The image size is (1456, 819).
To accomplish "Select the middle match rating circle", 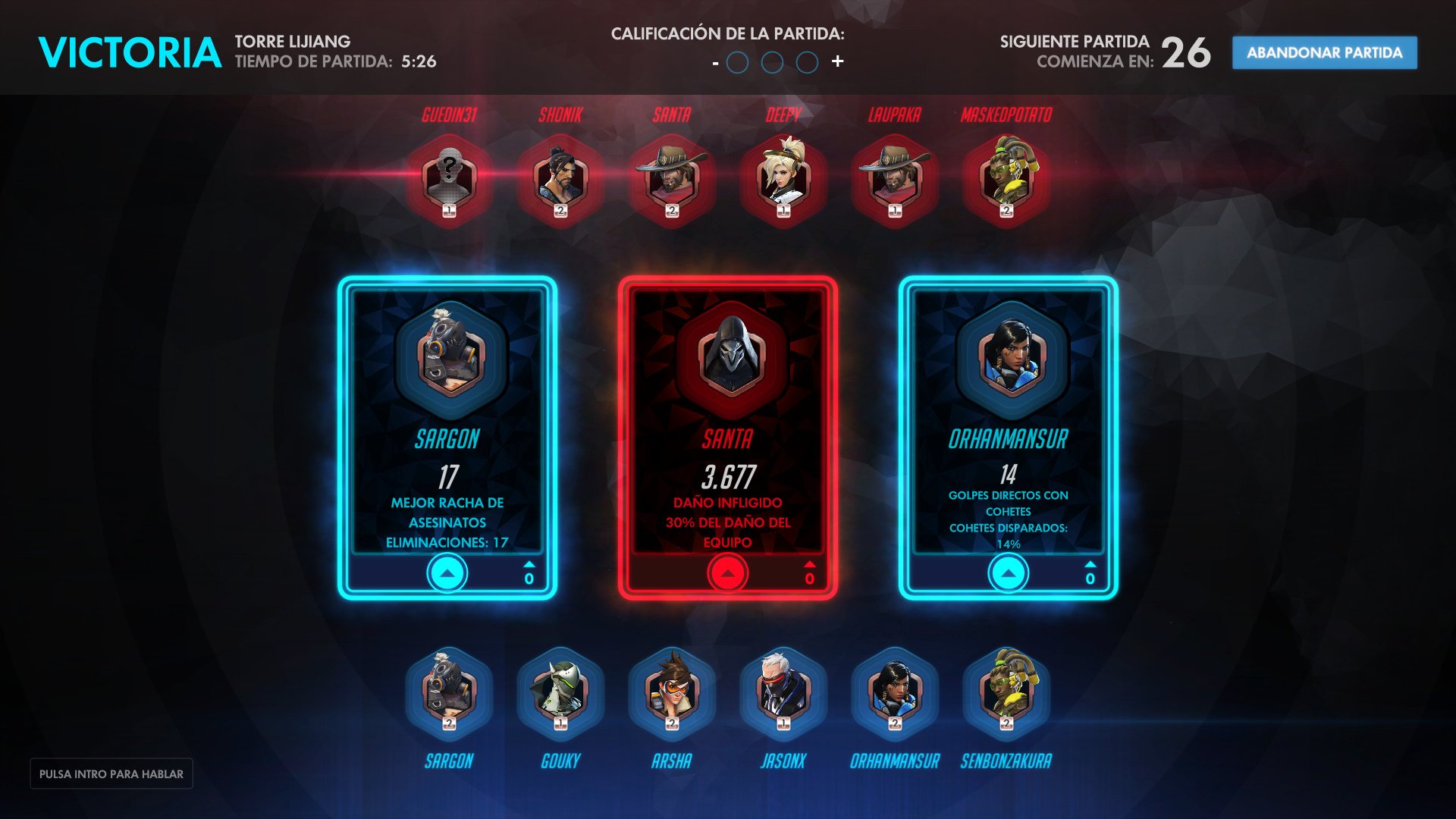I will (x=773, y=63).
